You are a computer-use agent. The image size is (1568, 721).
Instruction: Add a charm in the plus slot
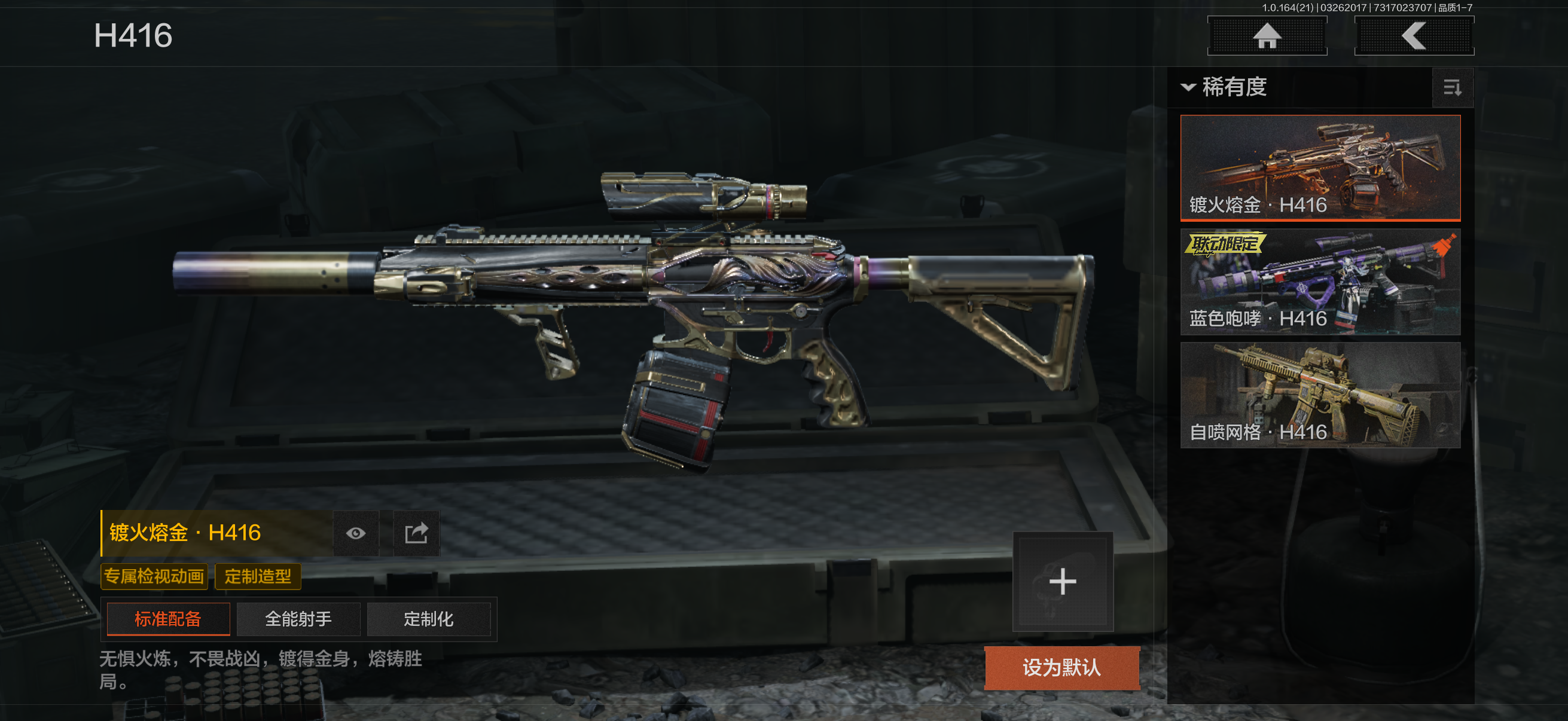(x=1062, y=582)
